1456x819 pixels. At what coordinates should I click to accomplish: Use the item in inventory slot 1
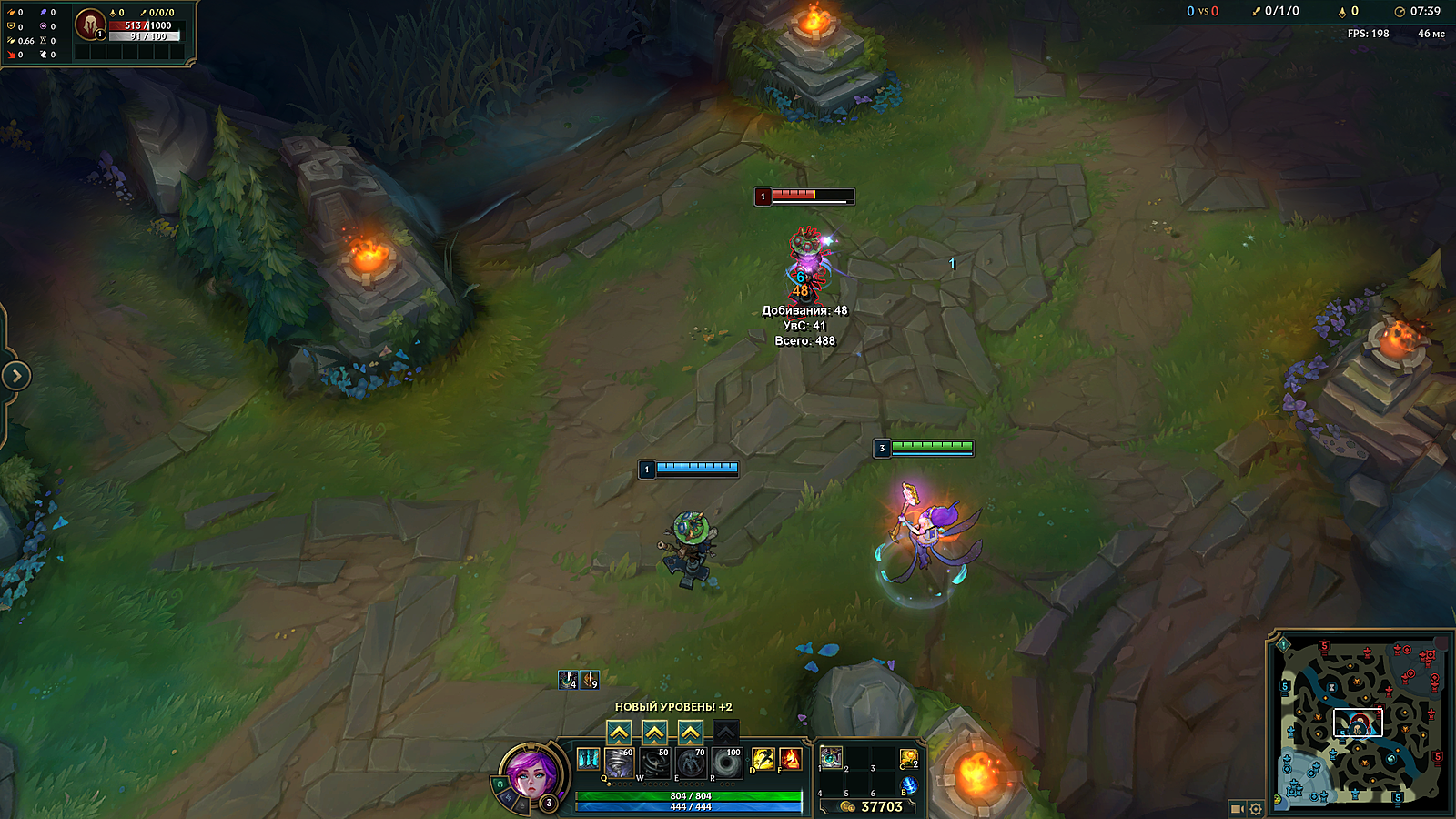coord(831,757)
